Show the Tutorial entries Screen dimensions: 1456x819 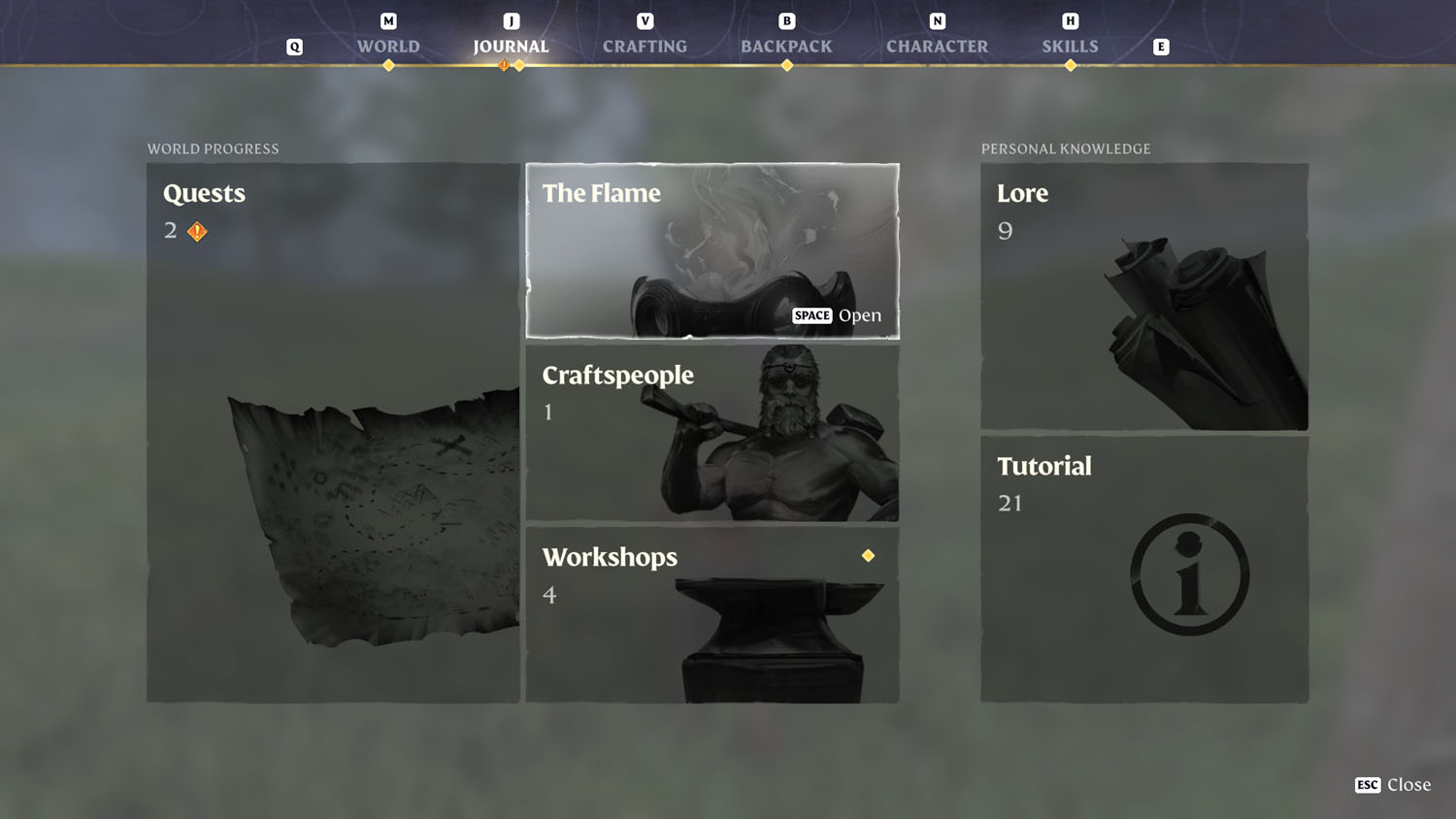point(1143,569)
